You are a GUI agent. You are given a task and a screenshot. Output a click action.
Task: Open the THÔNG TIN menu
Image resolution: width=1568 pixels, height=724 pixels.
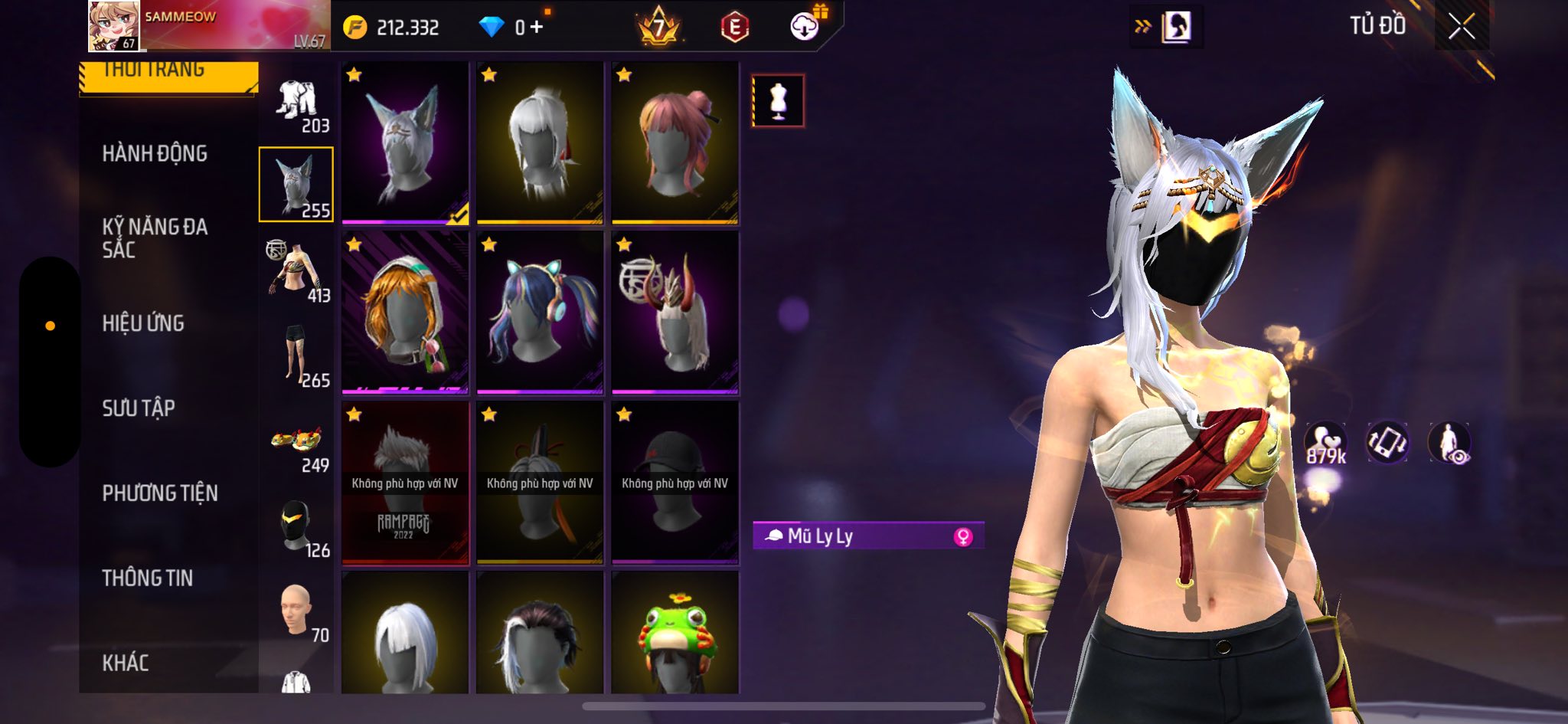coord(148,578)
